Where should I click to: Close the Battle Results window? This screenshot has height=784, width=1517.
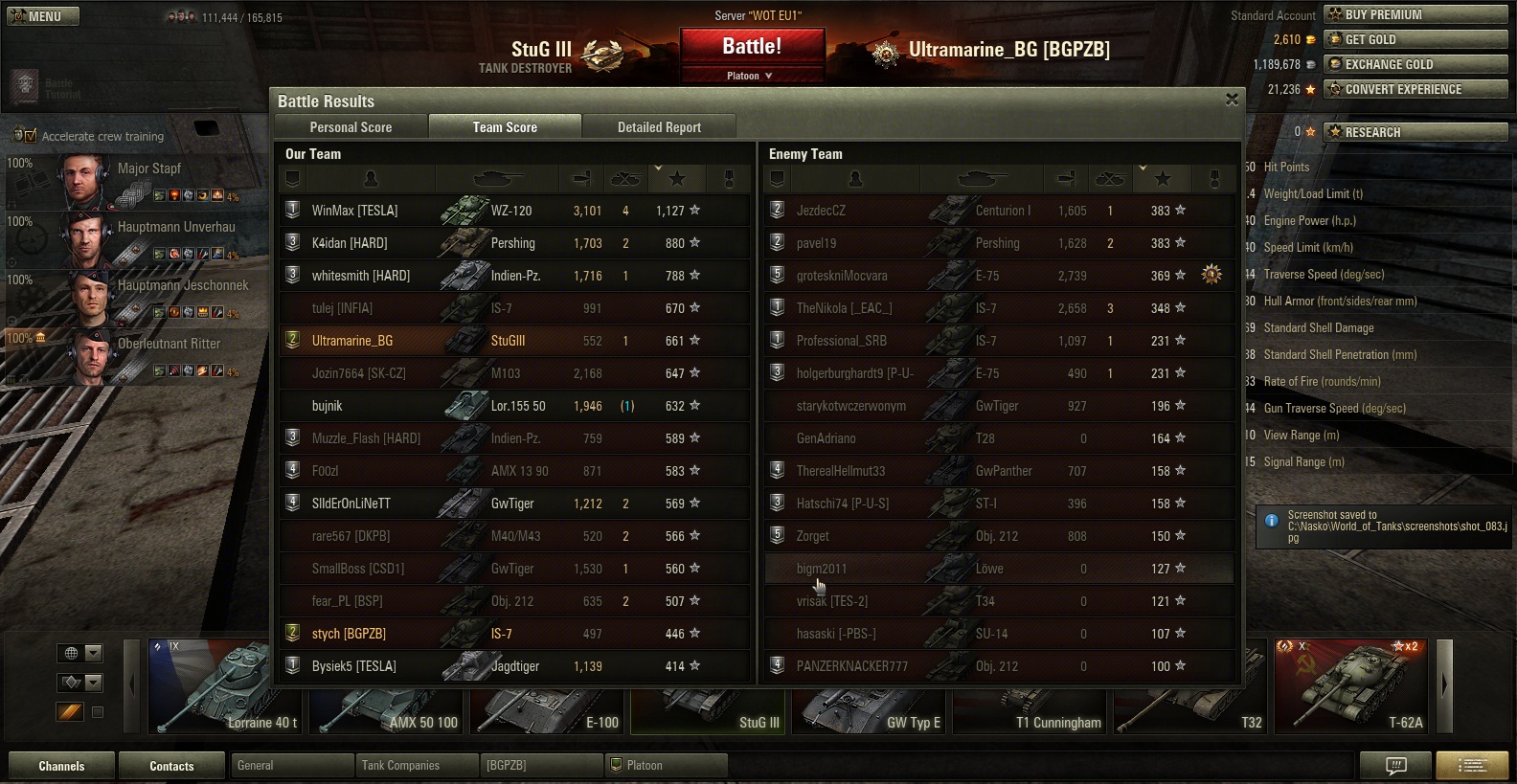point(1232,100)
